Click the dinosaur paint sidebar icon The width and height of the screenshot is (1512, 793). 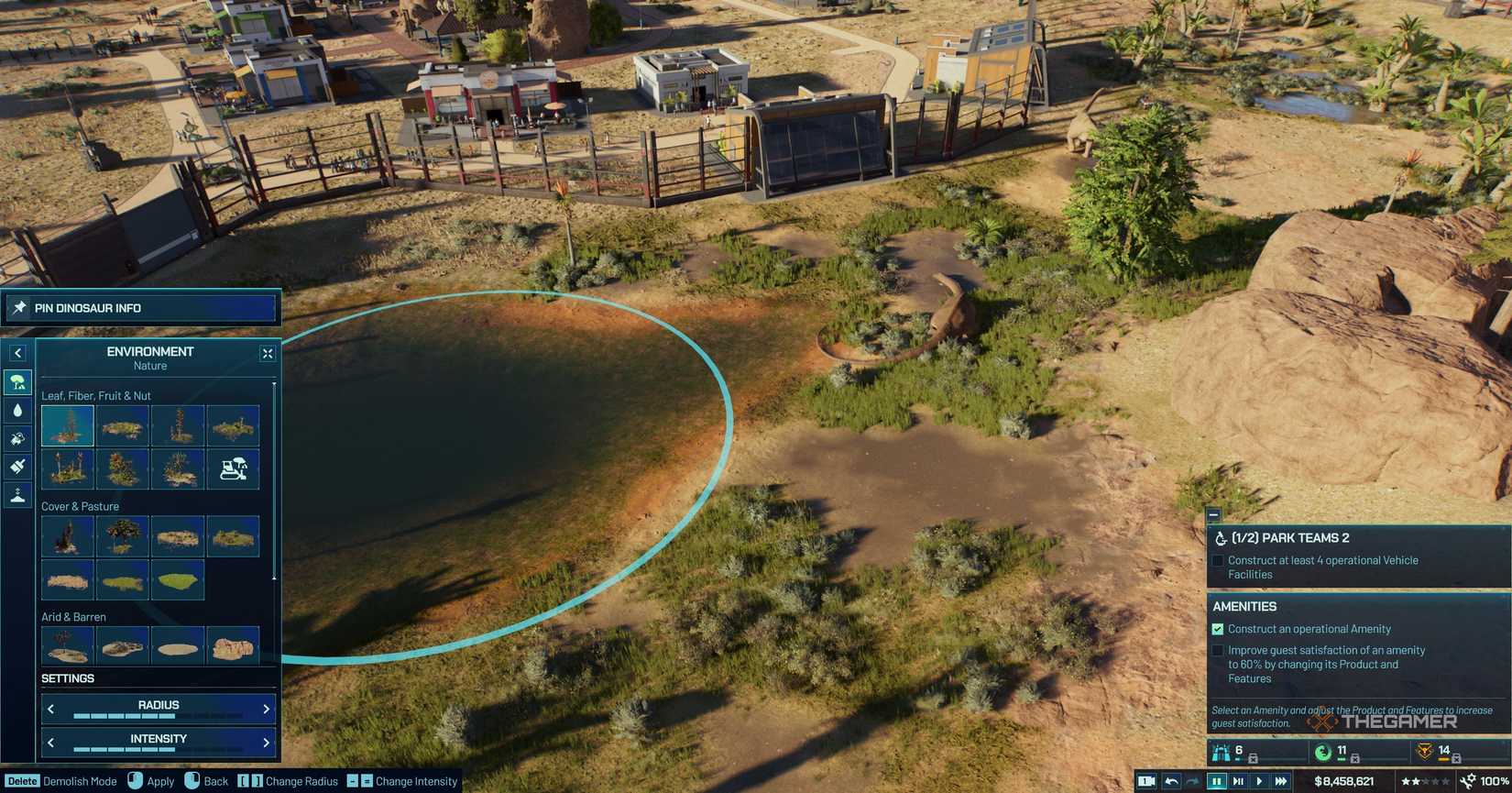click(16, 438)
